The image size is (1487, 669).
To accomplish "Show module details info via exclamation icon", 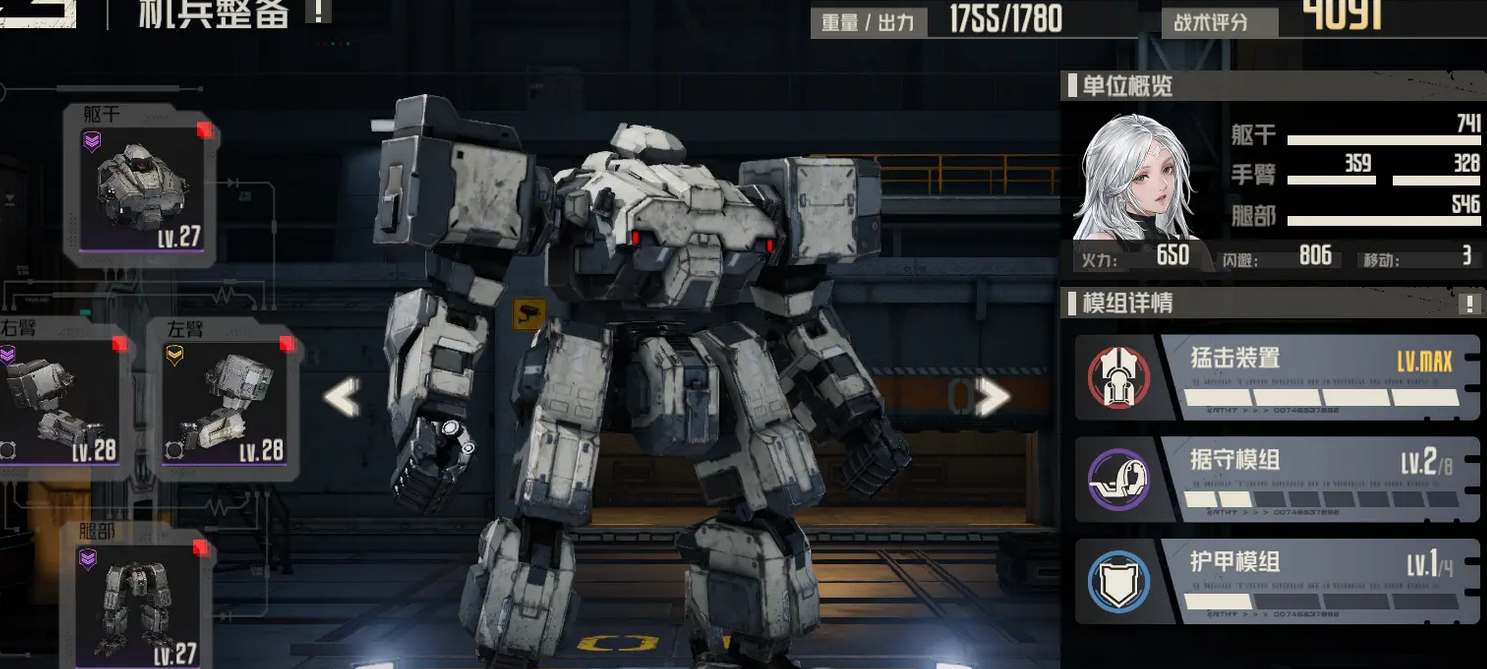I will point(1469,304).
